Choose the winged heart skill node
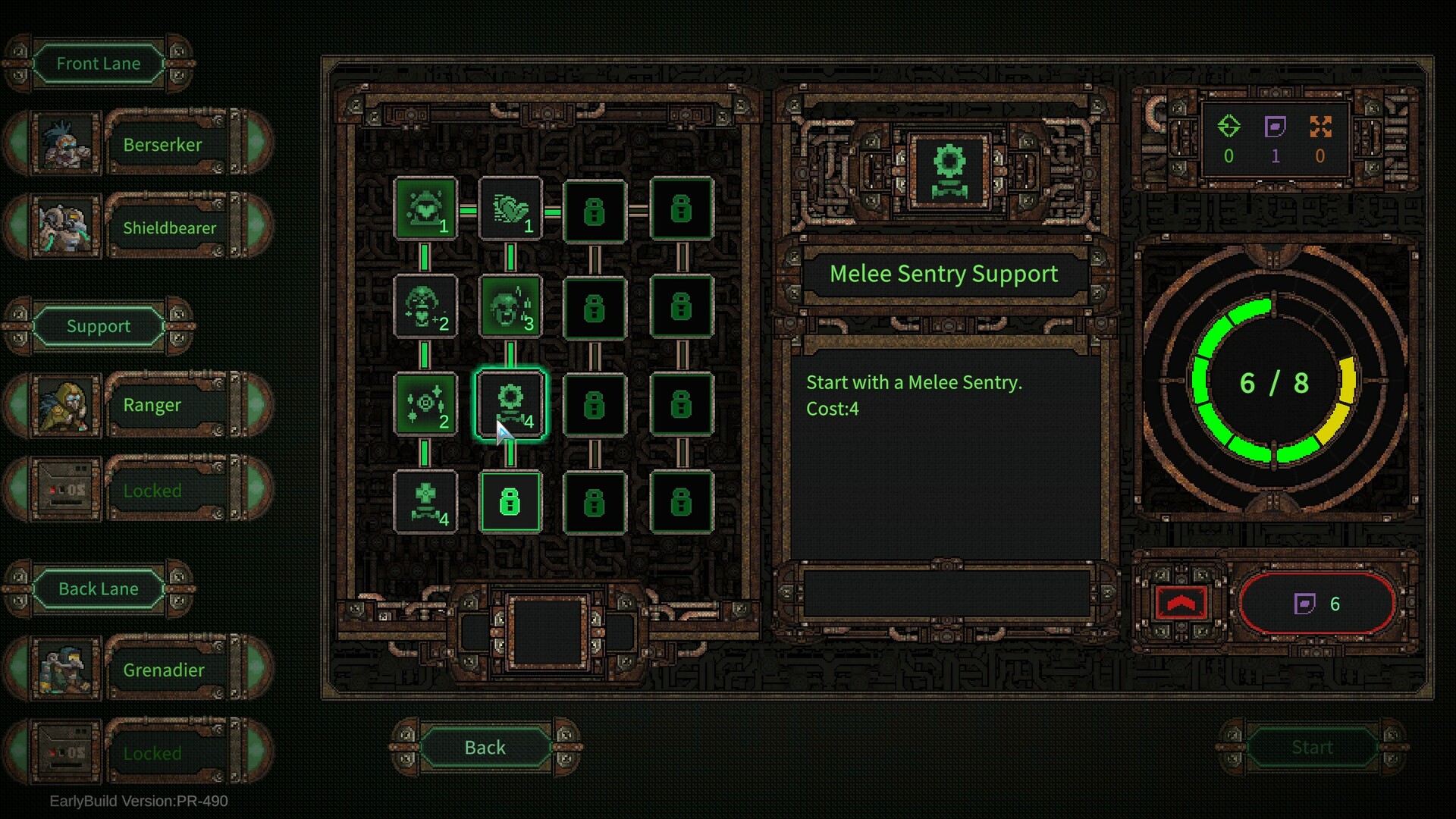The width and height of the screenshot is (1456, 819). coord(510,209)
